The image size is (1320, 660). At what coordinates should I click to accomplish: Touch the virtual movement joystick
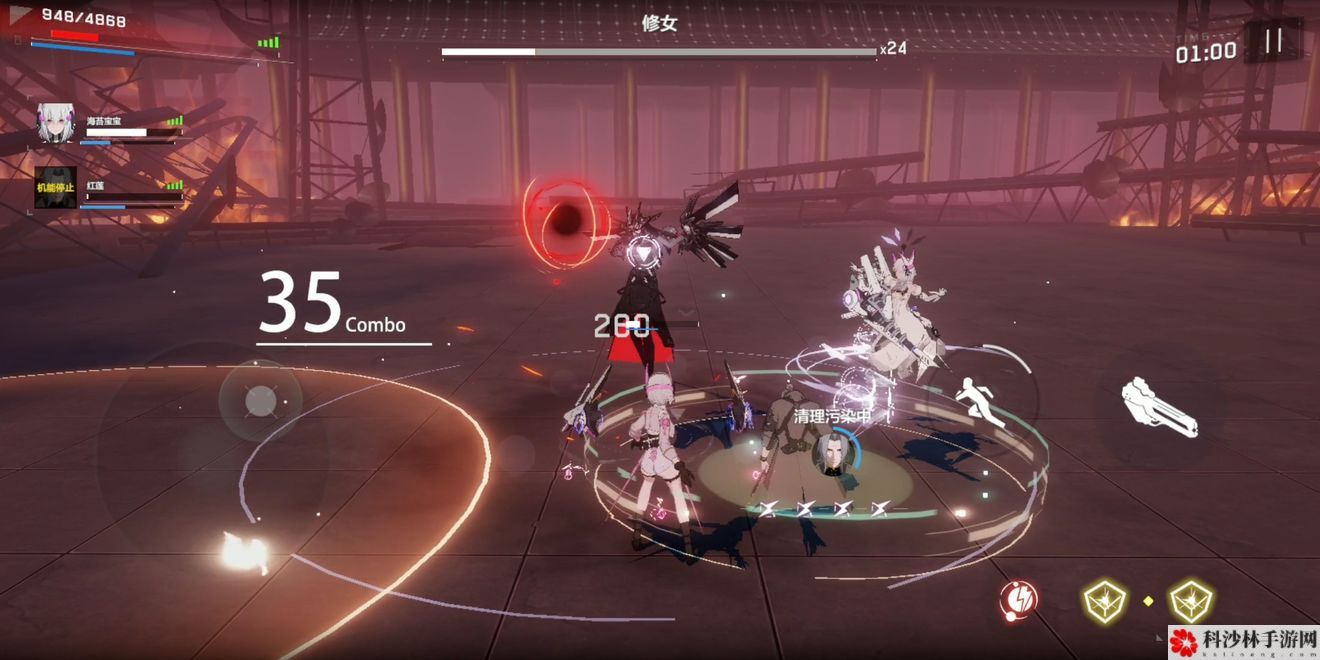(x=260, y=401)
